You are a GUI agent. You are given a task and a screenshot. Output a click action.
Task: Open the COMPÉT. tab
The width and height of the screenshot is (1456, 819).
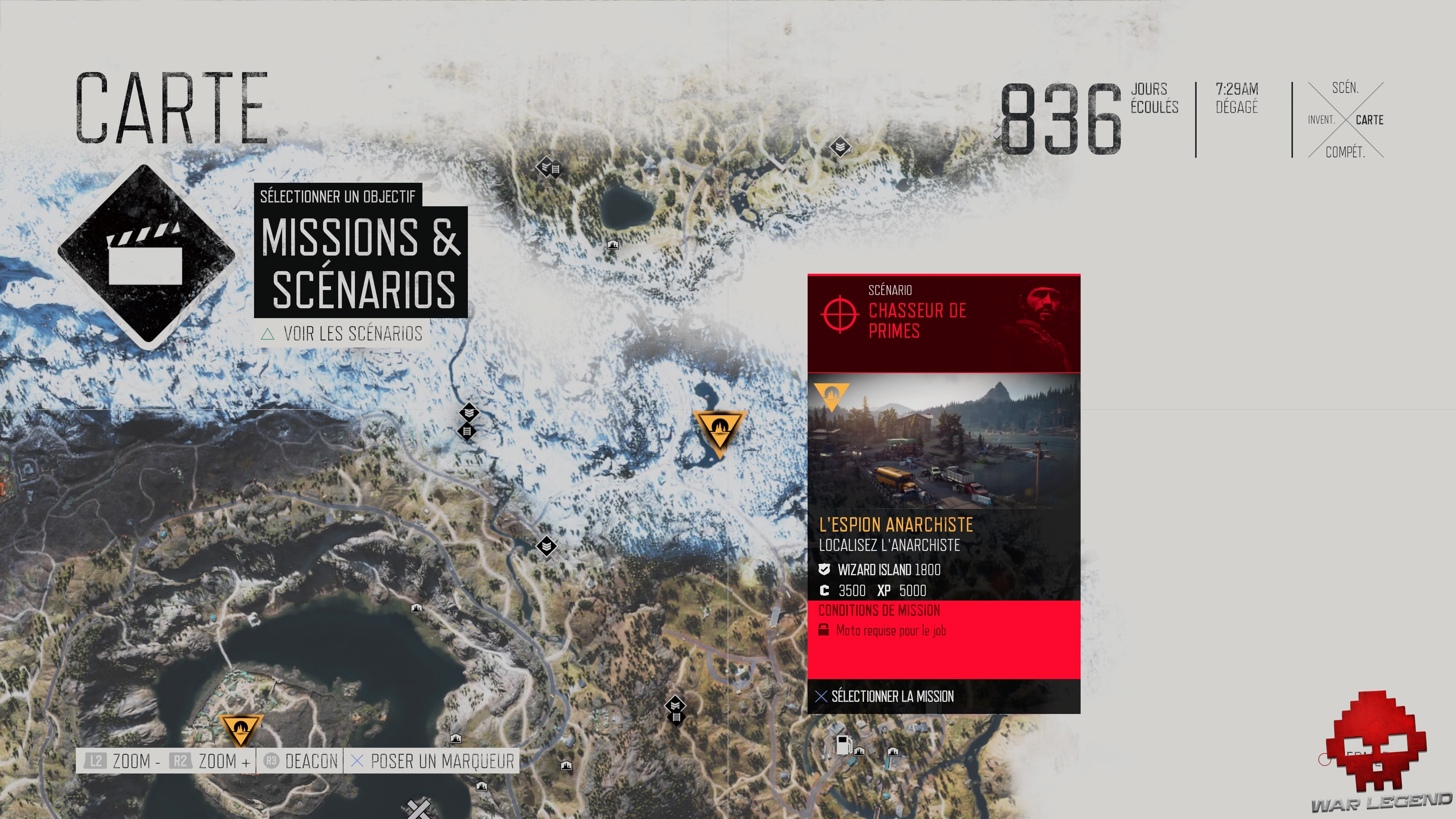coord(1346,152)
